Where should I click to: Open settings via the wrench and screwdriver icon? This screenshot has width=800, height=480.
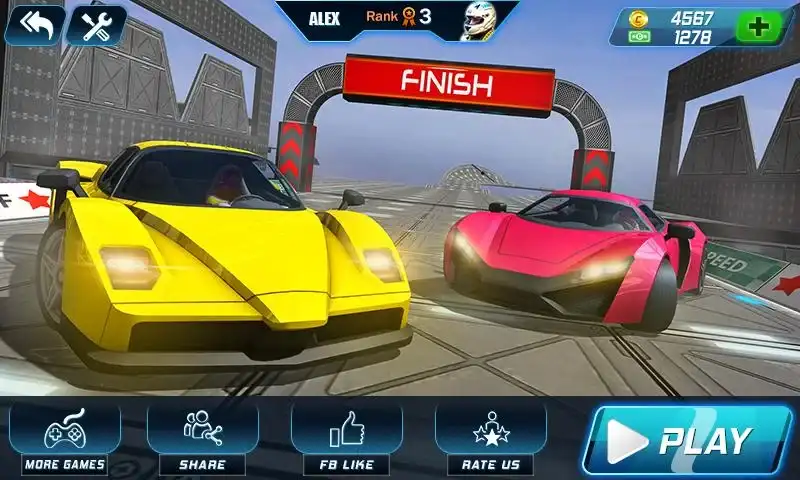pos(96,25)
